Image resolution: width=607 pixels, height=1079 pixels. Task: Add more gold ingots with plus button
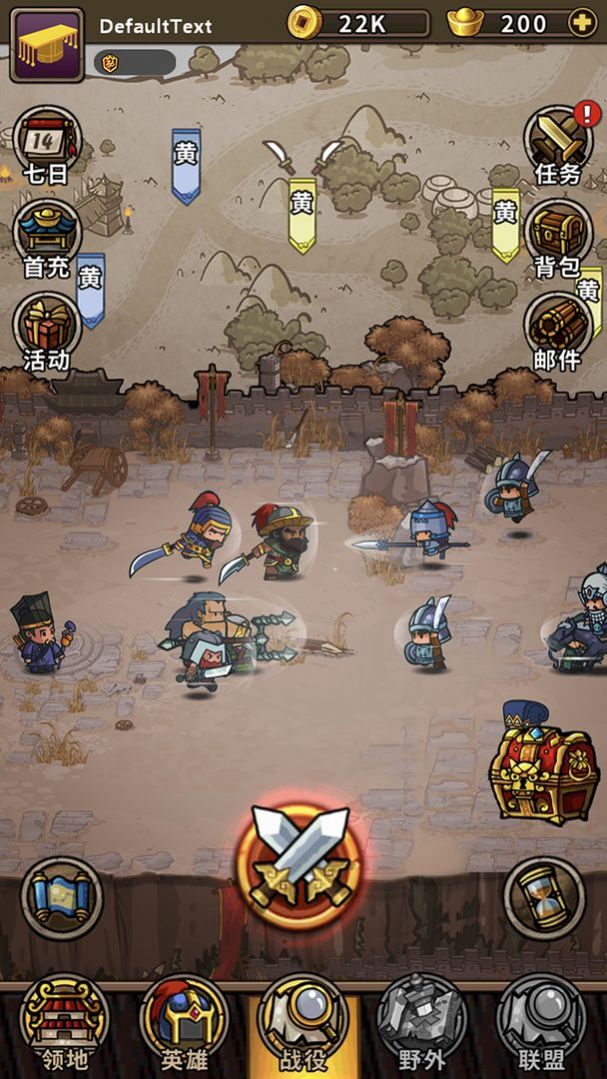coord(581,22)
